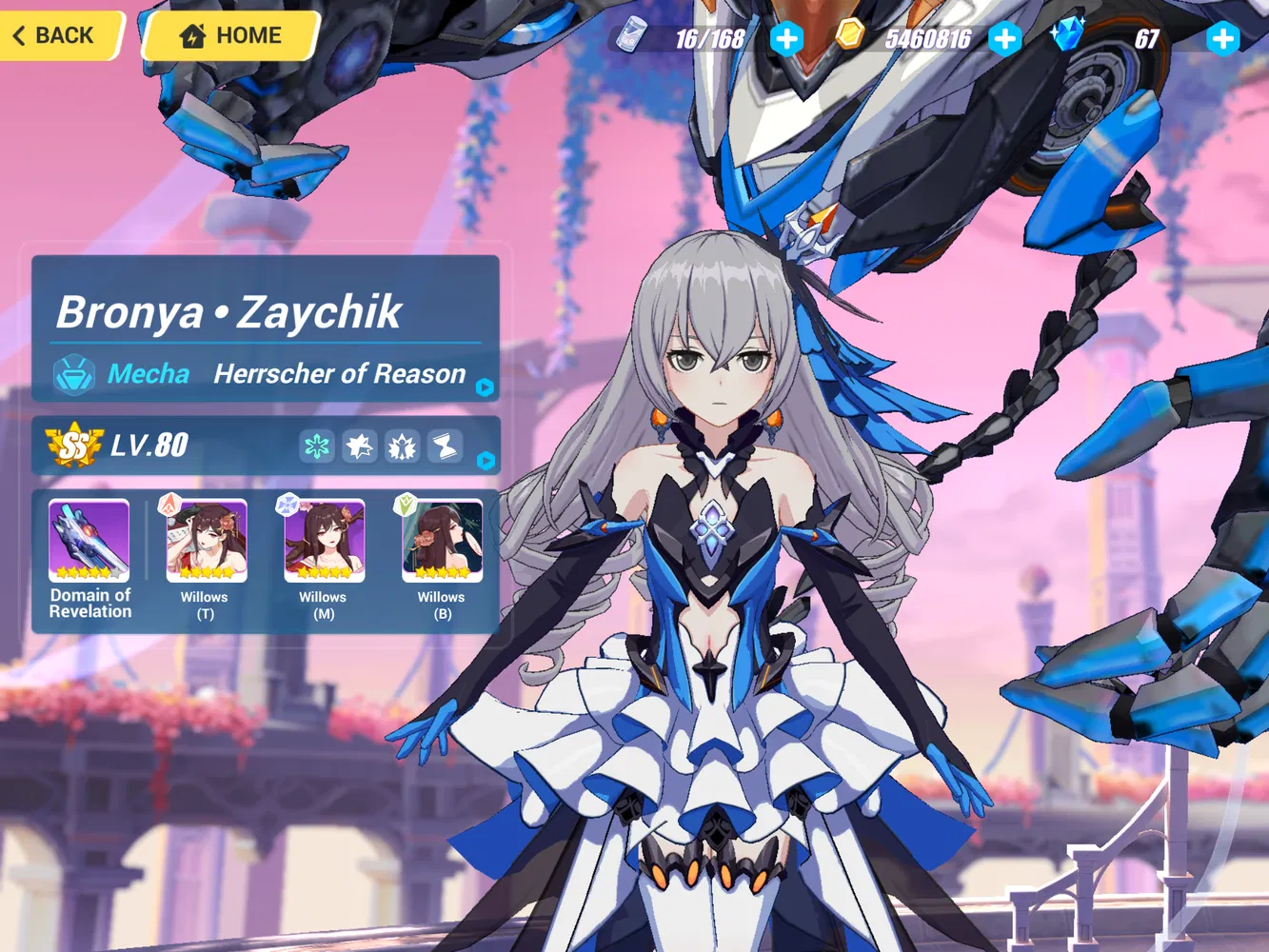Viewport: 1269px width, 952px height.
Task: Select the character aura skill icon
Action: [402, 446]
